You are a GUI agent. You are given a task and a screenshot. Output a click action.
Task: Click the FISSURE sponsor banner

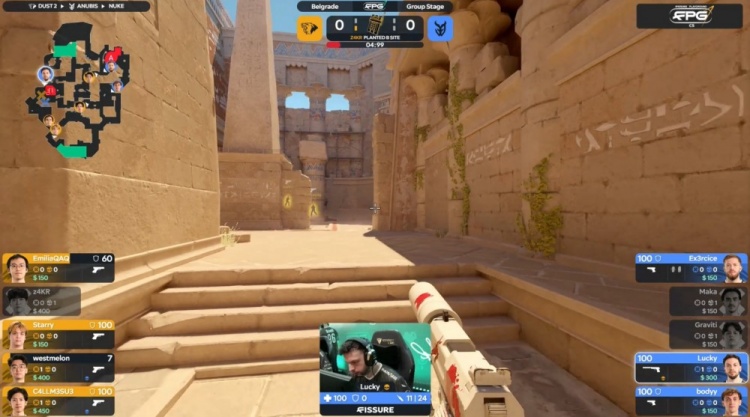coord(375,410)
